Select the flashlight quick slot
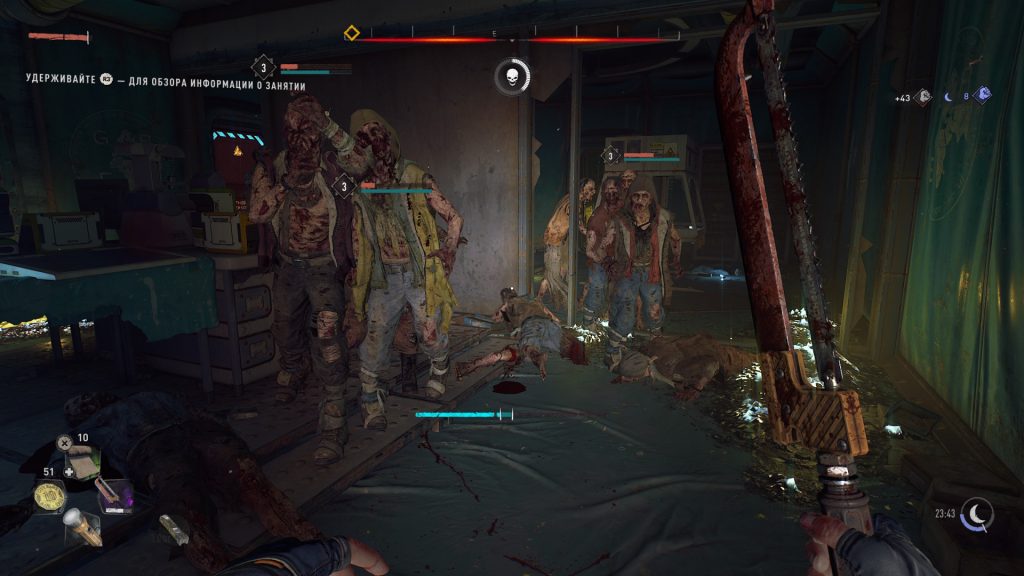 tap(82, 527)
